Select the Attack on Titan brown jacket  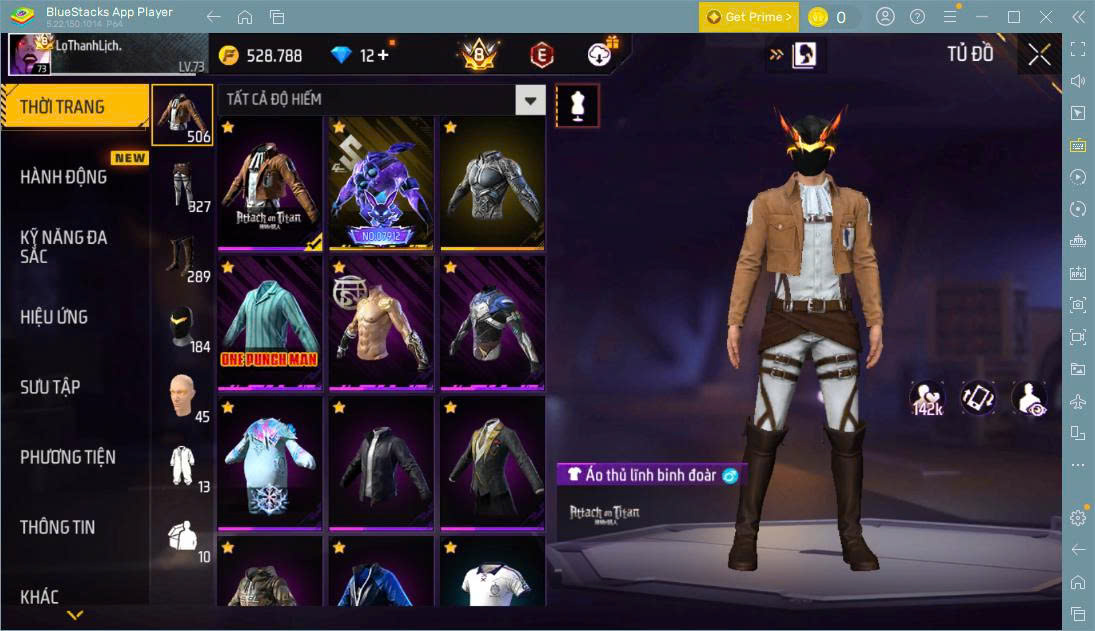(x=270, y=183)
